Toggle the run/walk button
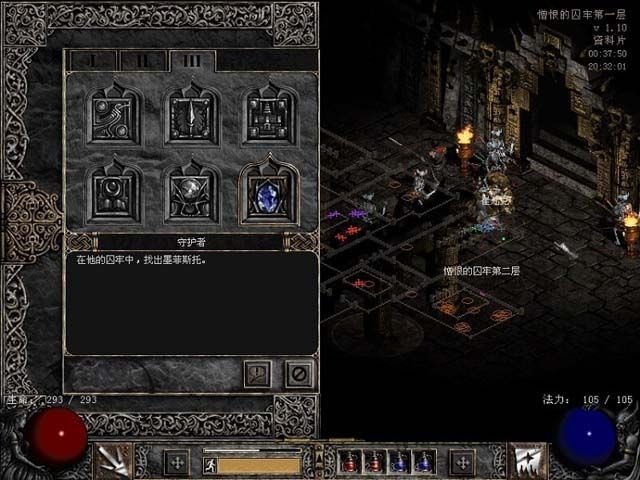The width and height of the screenshot is (640, 480). click(209, 464)
